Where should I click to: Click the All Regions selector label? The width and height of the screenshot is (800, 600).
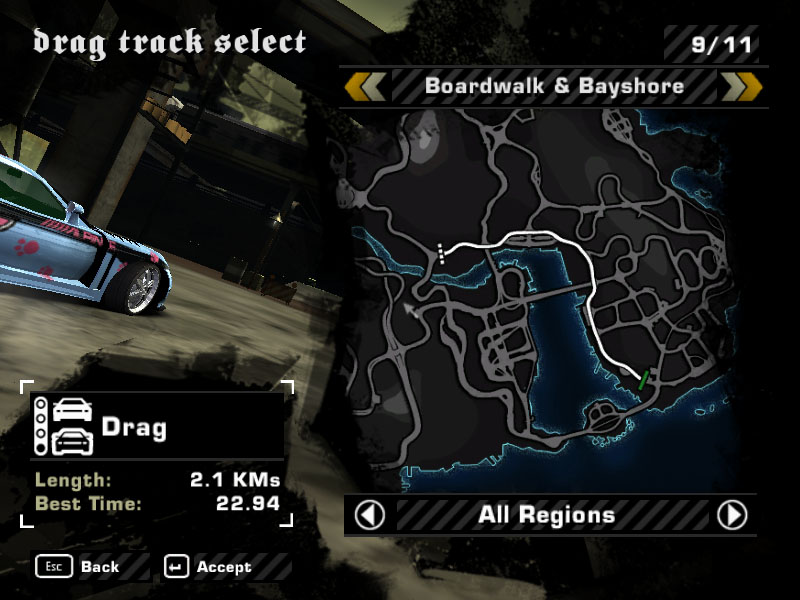pyautogui.click(x=547, y=515)
